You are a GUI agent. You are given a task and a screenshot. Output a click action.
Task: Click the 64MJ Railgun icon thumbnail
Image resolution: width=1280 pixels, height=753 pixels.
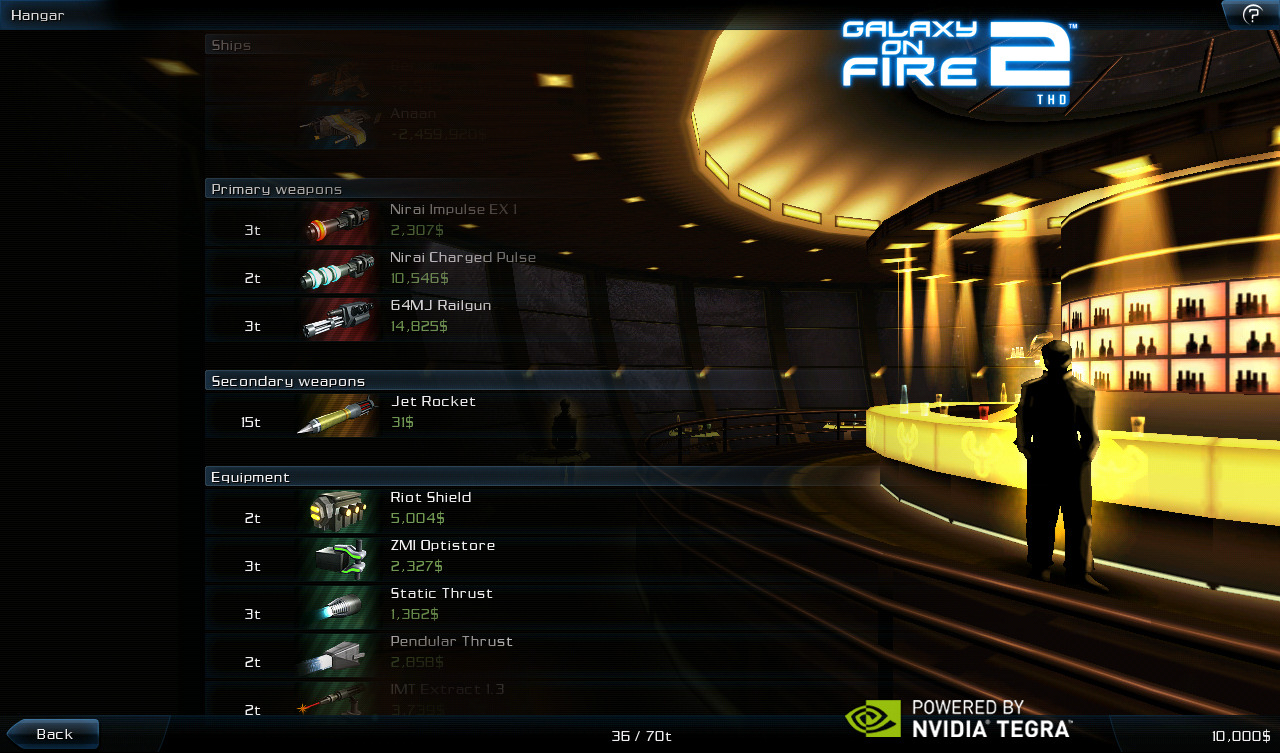pyautogui.click(x=339, y=319)
